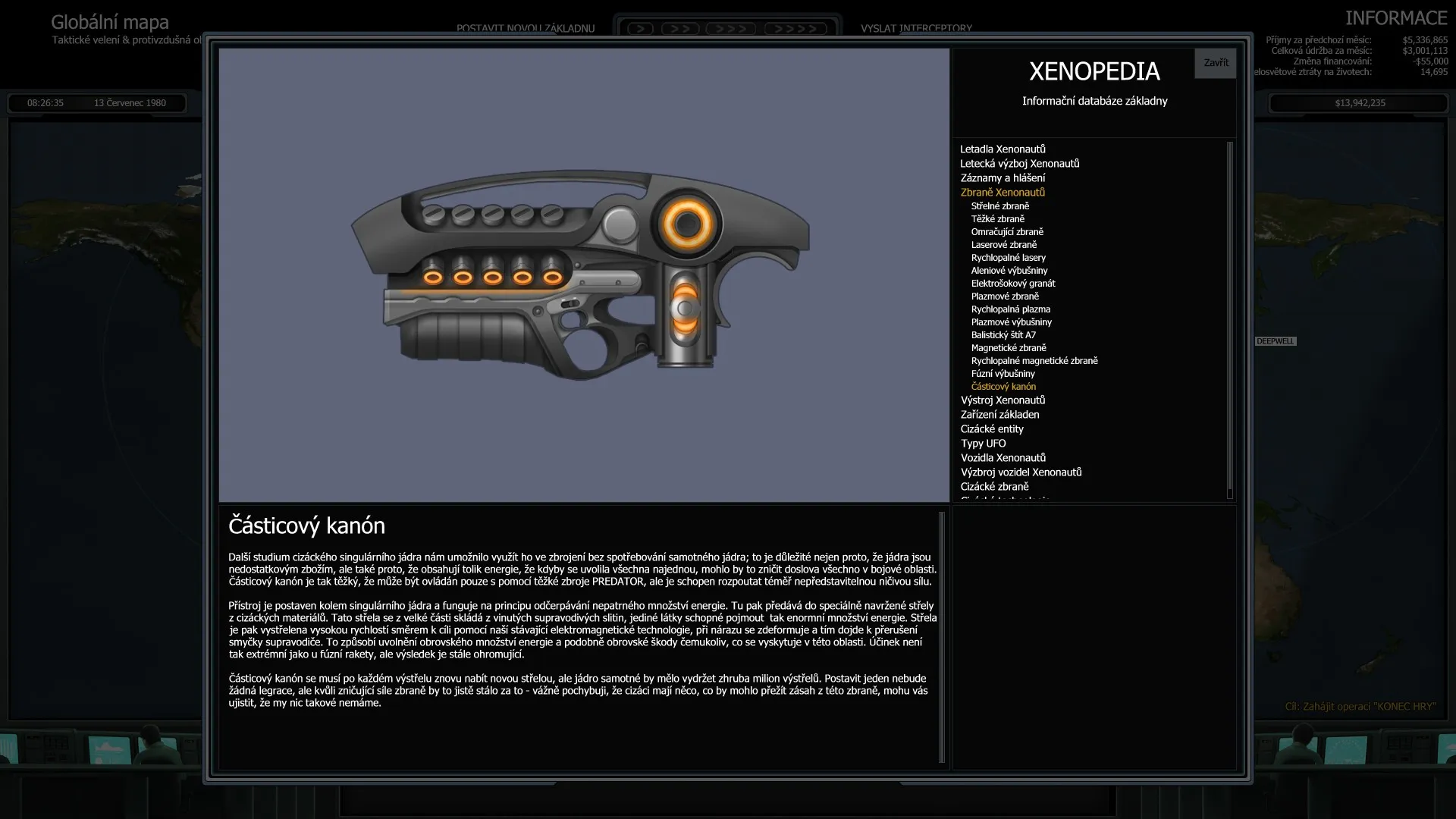
Task: Open the Letadla Xenonautů category
Action: (1002, 149)
